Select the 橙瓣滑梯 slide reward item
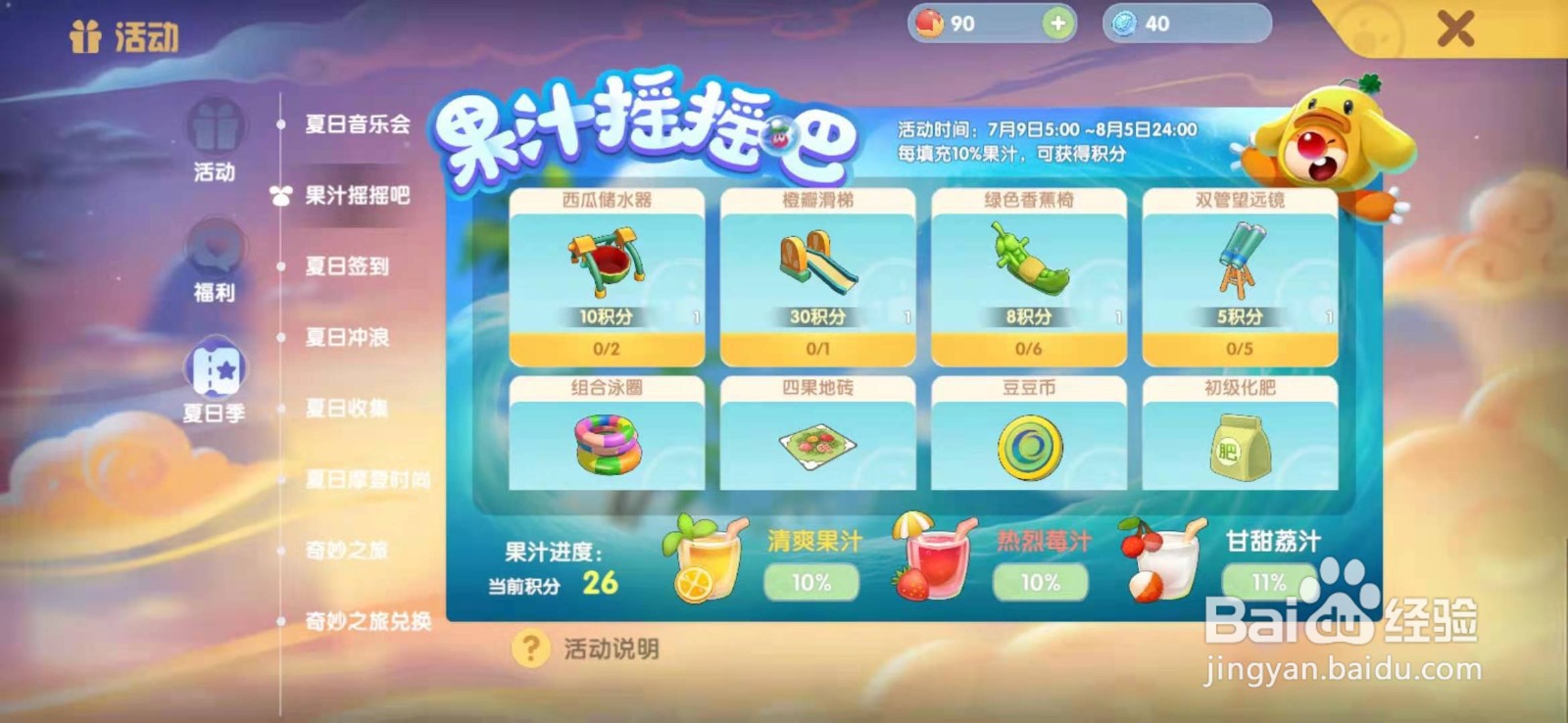 (818, 265)
